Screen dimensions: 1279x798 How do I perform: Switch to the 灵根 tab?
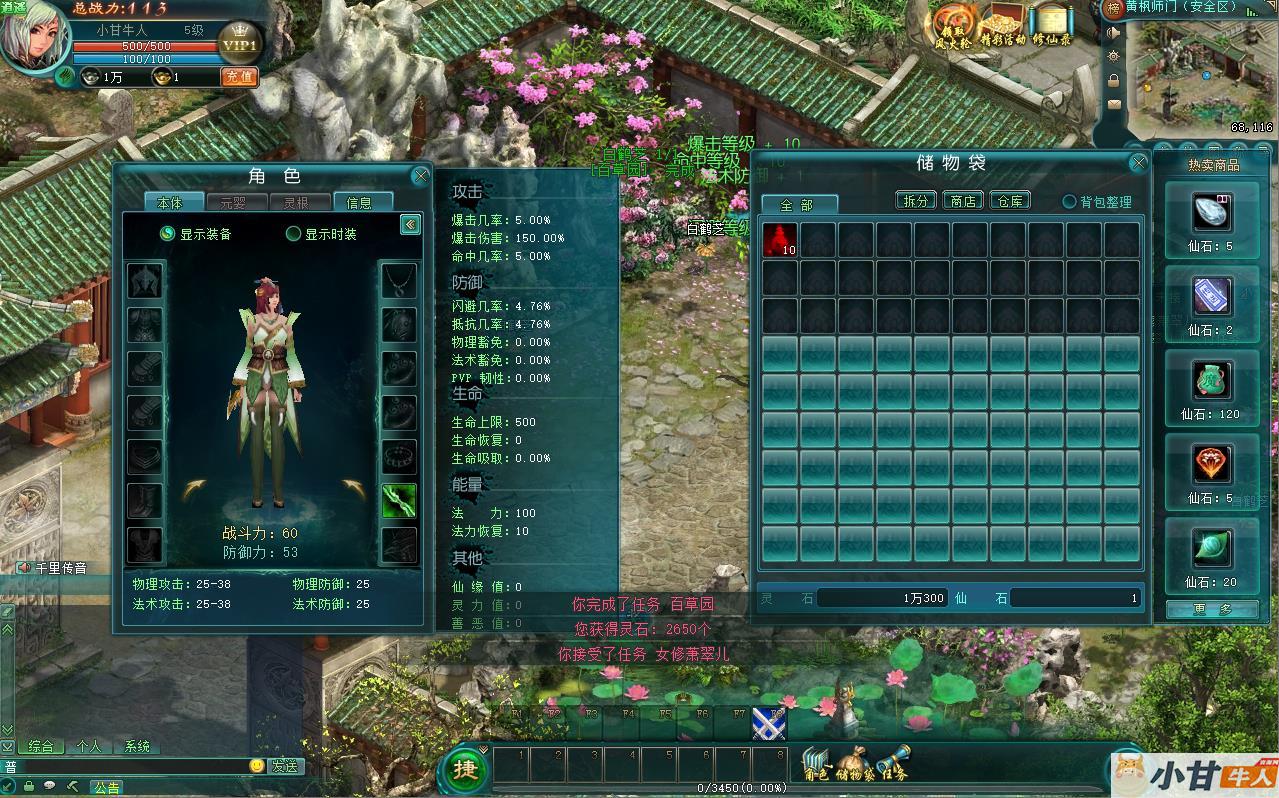click(x=295, y=202)
